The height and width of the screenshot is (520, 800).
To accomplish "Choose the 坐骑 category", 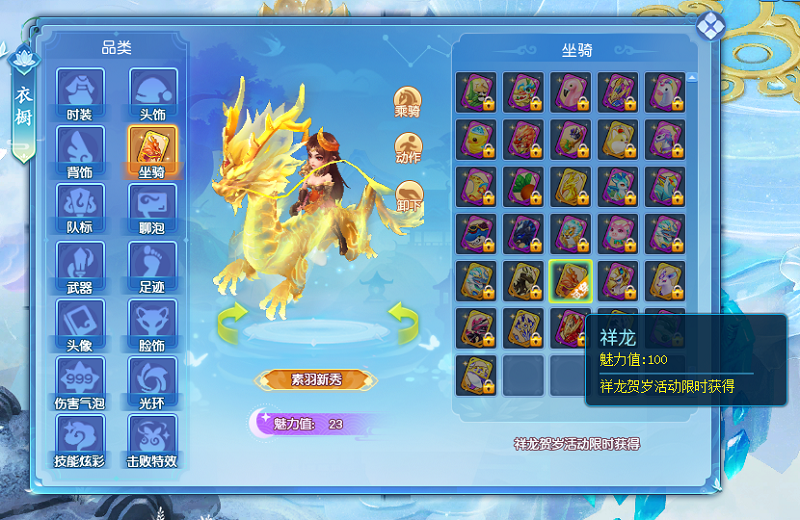I will point(152,150).
